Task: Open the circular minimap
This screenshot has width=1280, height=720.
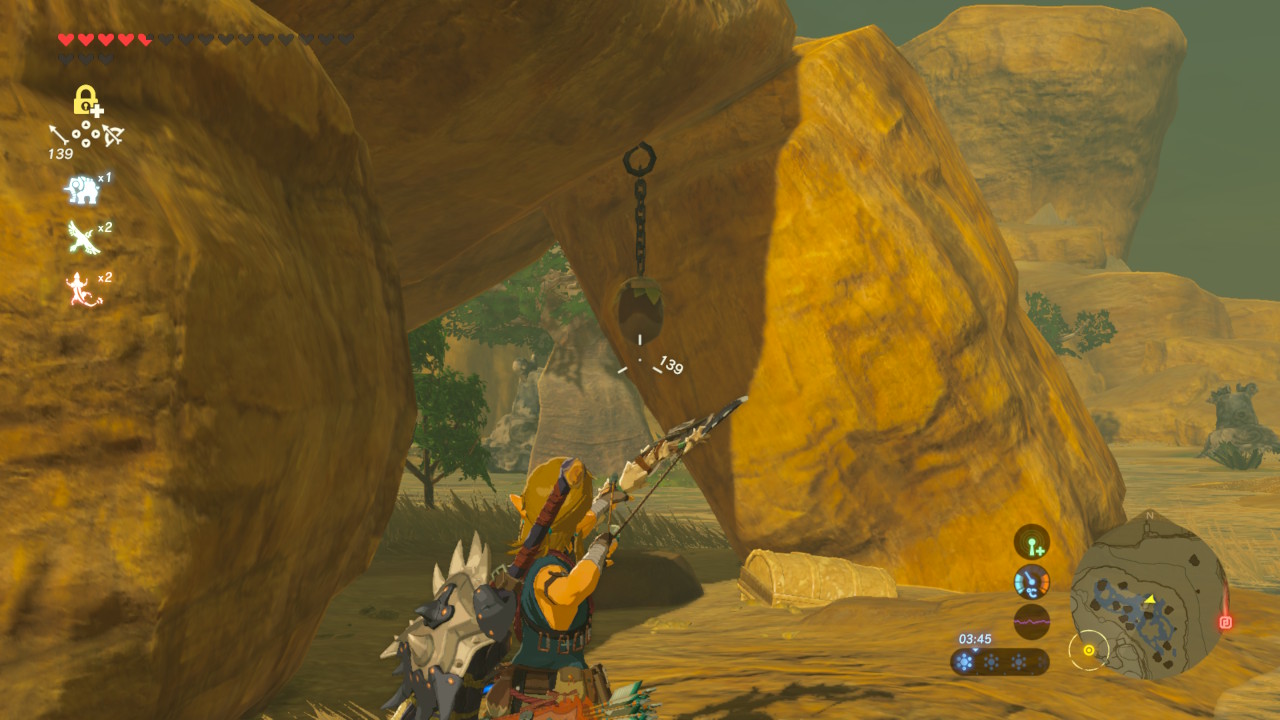Action: 1148,598
